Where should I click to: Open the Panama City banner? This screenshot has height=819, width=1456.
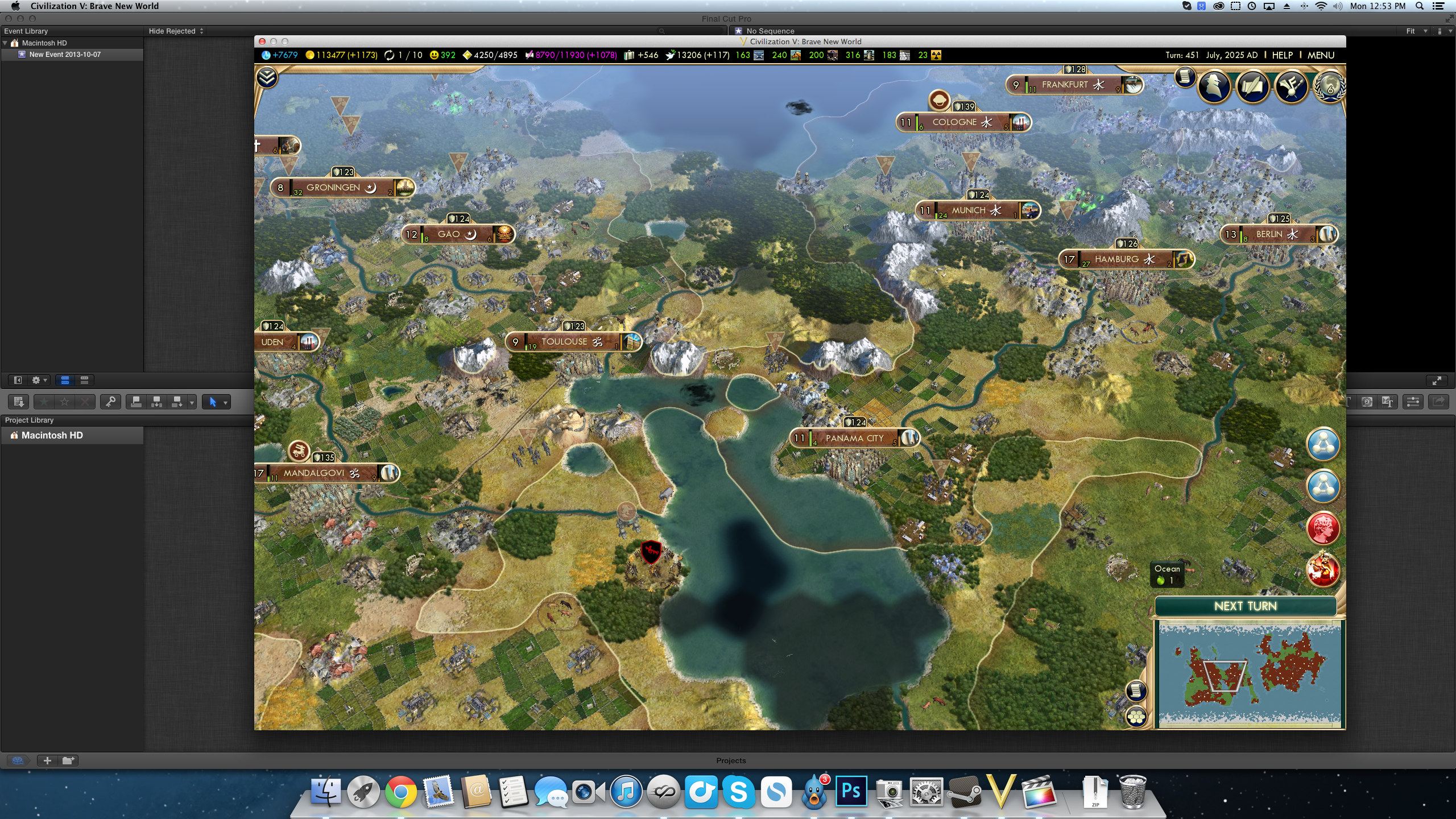[854, 439]
